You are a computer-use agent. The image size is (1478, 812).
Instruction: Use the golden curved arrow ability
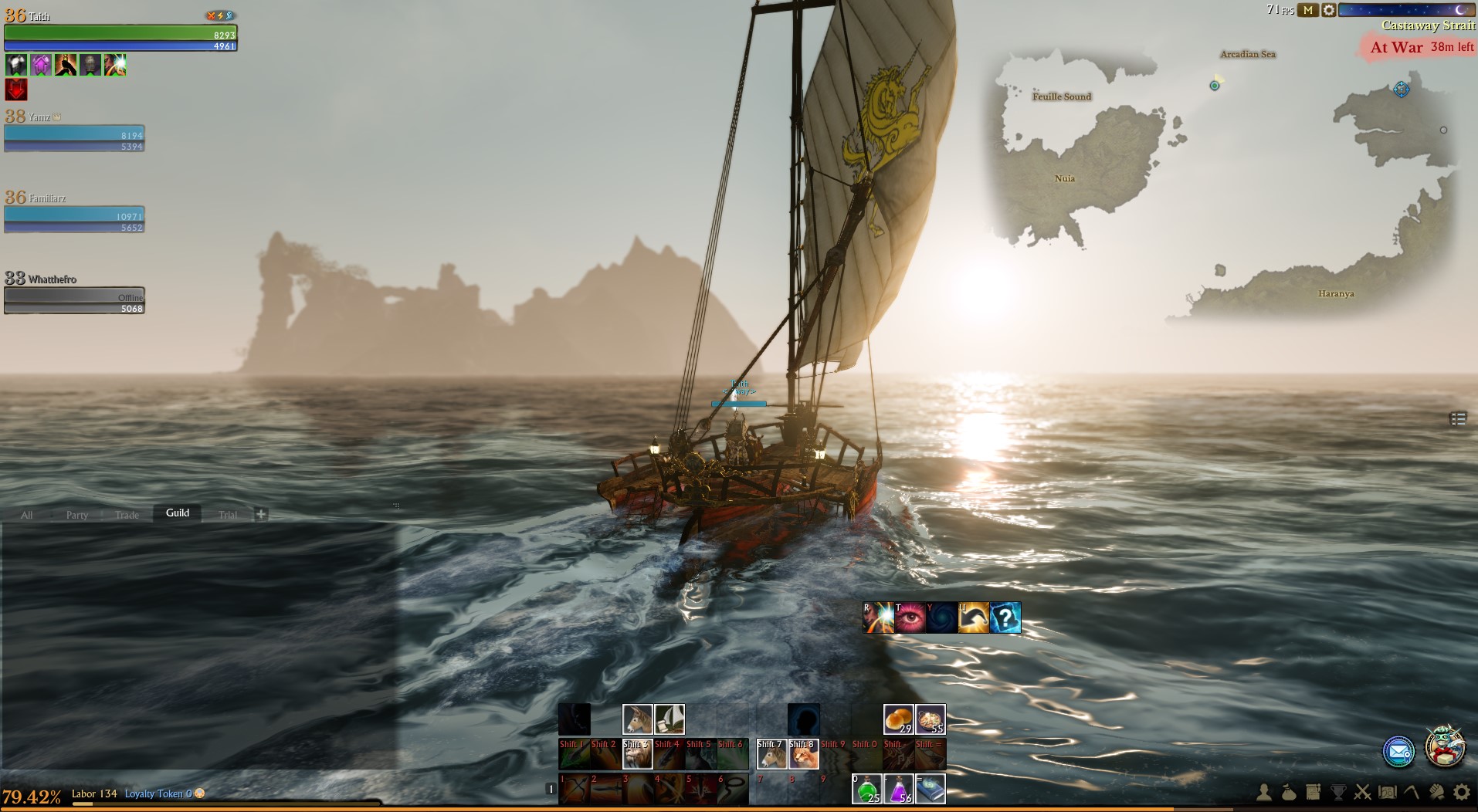point(974,617)
